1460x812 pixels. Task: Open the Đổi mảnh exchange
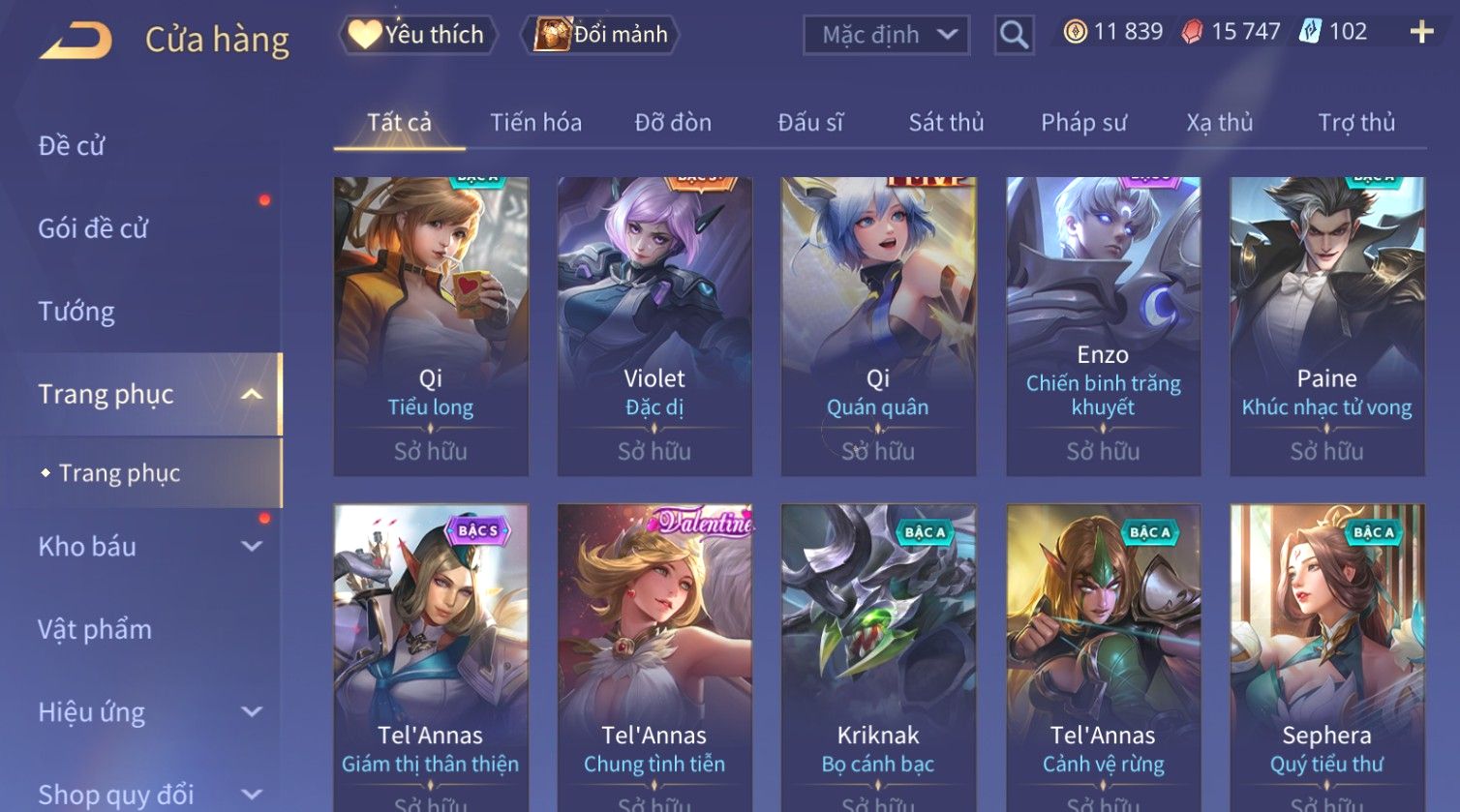(x=601, y=35)
